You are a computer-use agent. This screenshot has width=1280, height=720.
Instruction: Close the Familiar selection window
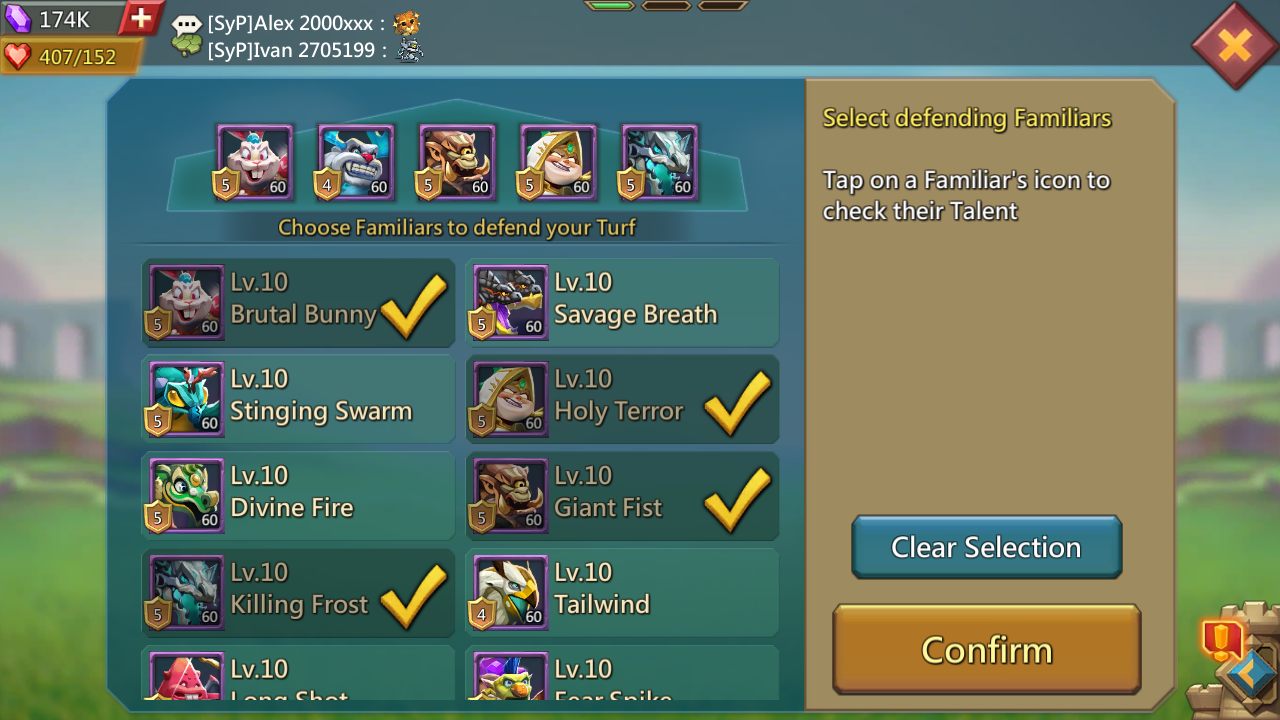[1235, 45]
